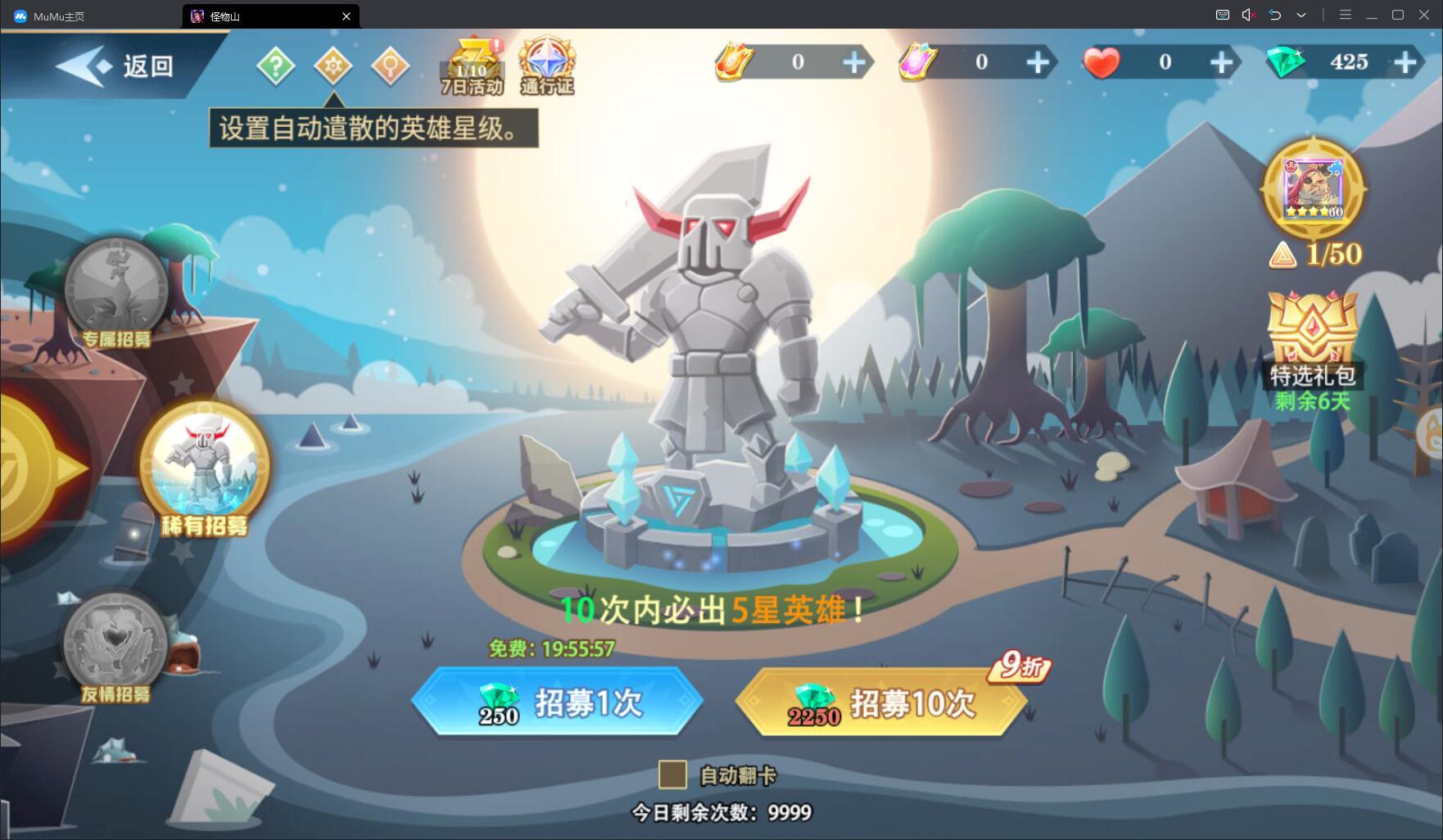Click the green question-mark help diamond icon
Viewport: 1443px width, 840px height.
pos(276,65)
